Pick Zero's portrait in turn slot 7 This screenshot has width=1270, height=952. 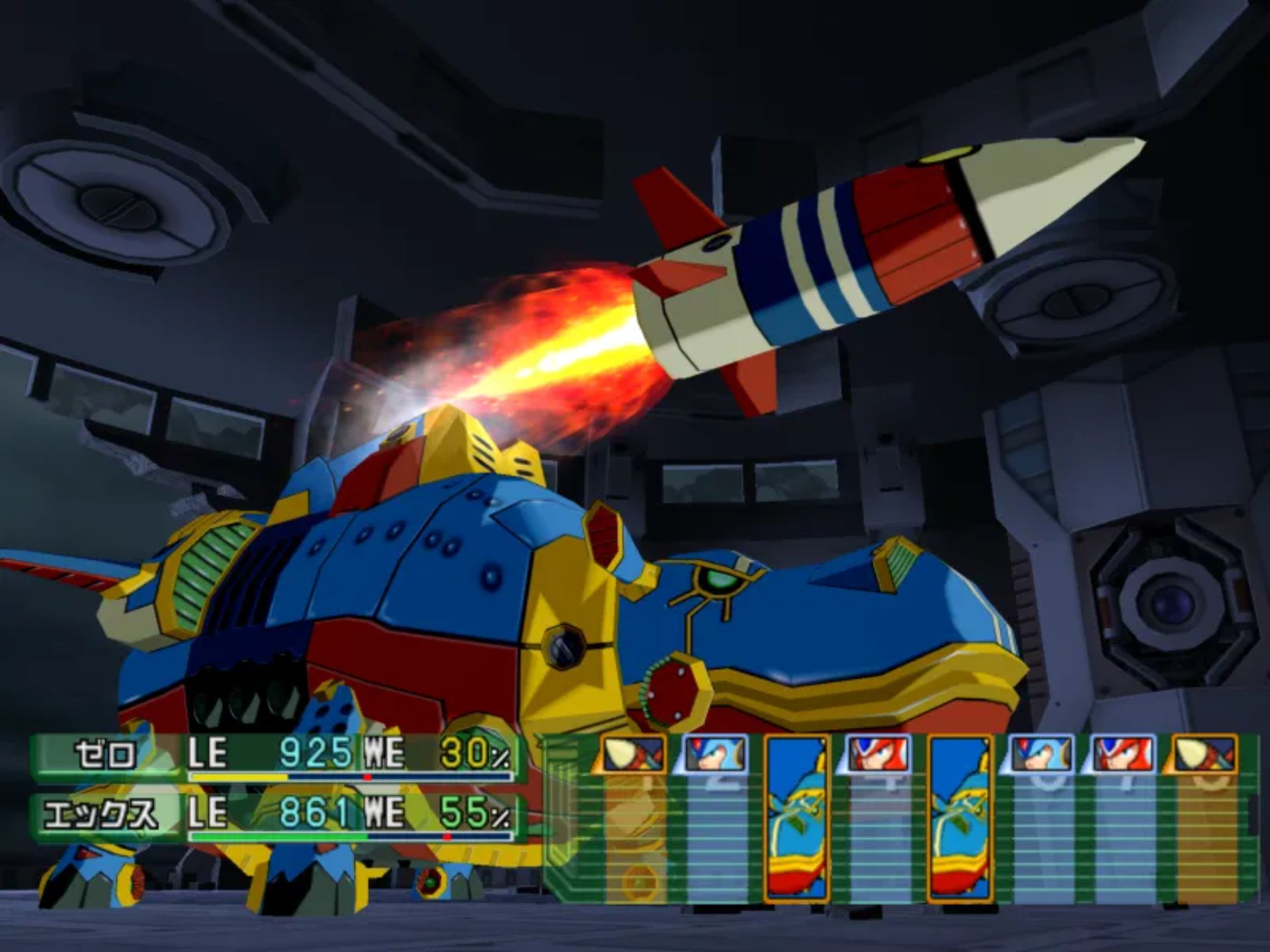(1124, 754)
